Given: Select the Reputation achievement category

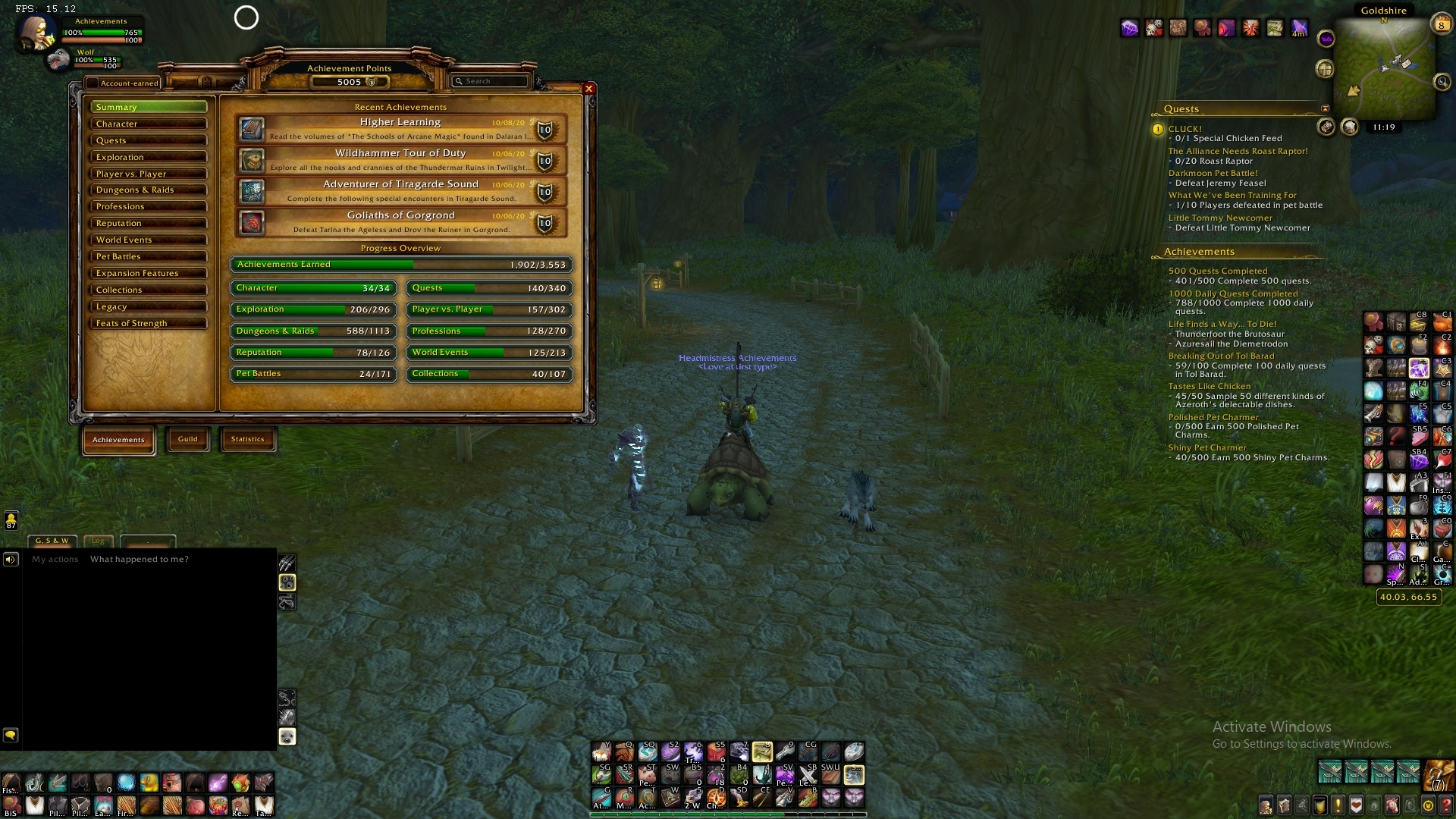Looking at the screenshot, I should (148, 223).
